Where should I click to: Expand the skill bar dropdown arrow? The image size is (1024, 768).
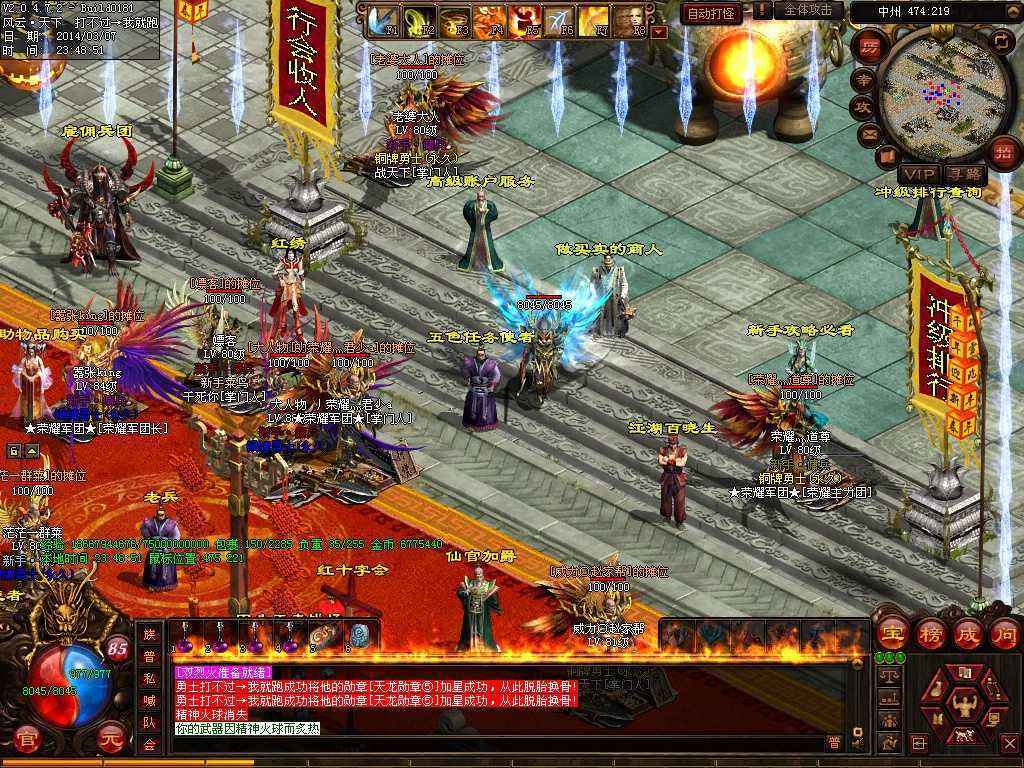658,32
